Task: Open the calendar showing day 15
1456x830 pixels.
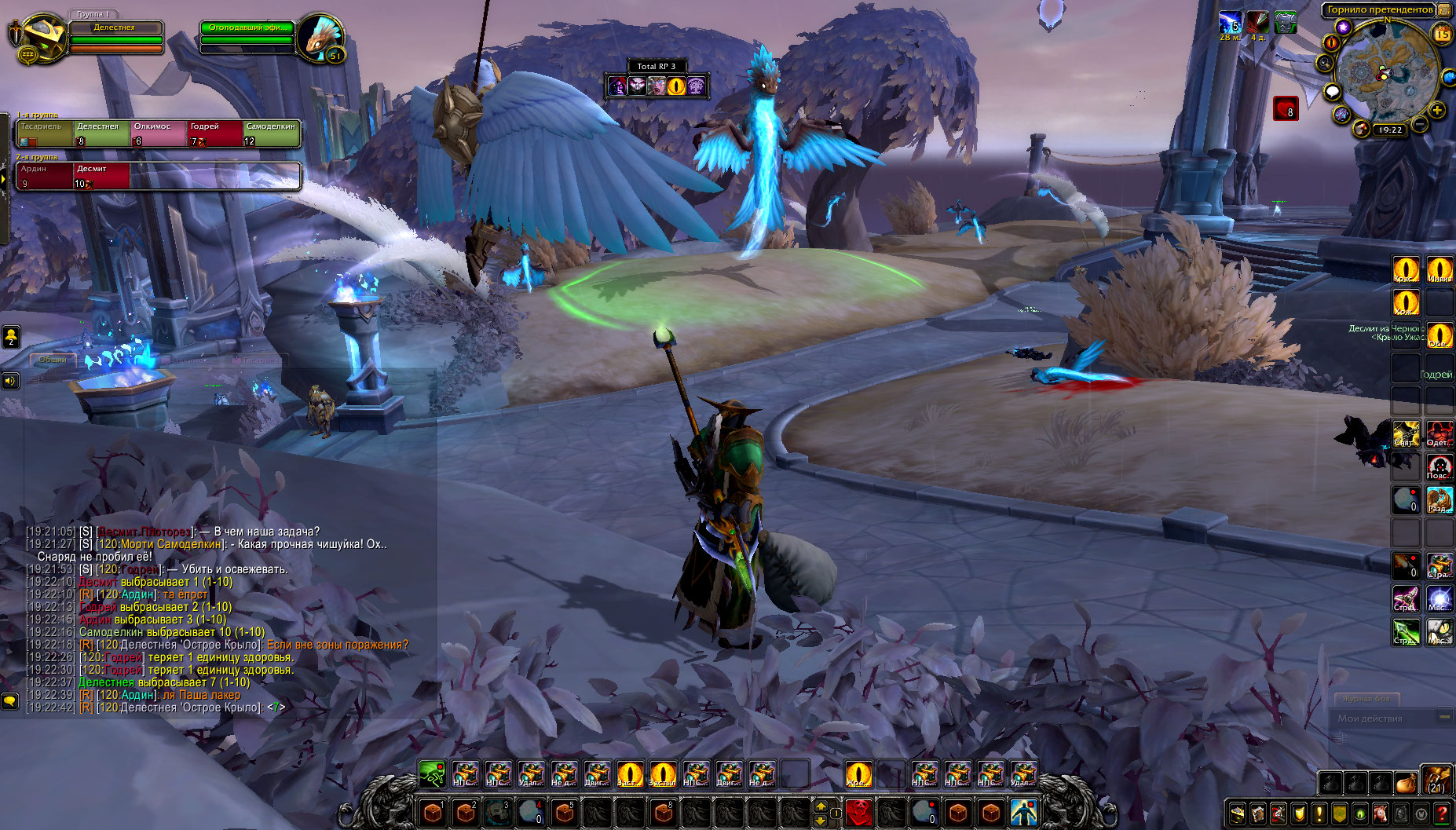Action: 1443,34
